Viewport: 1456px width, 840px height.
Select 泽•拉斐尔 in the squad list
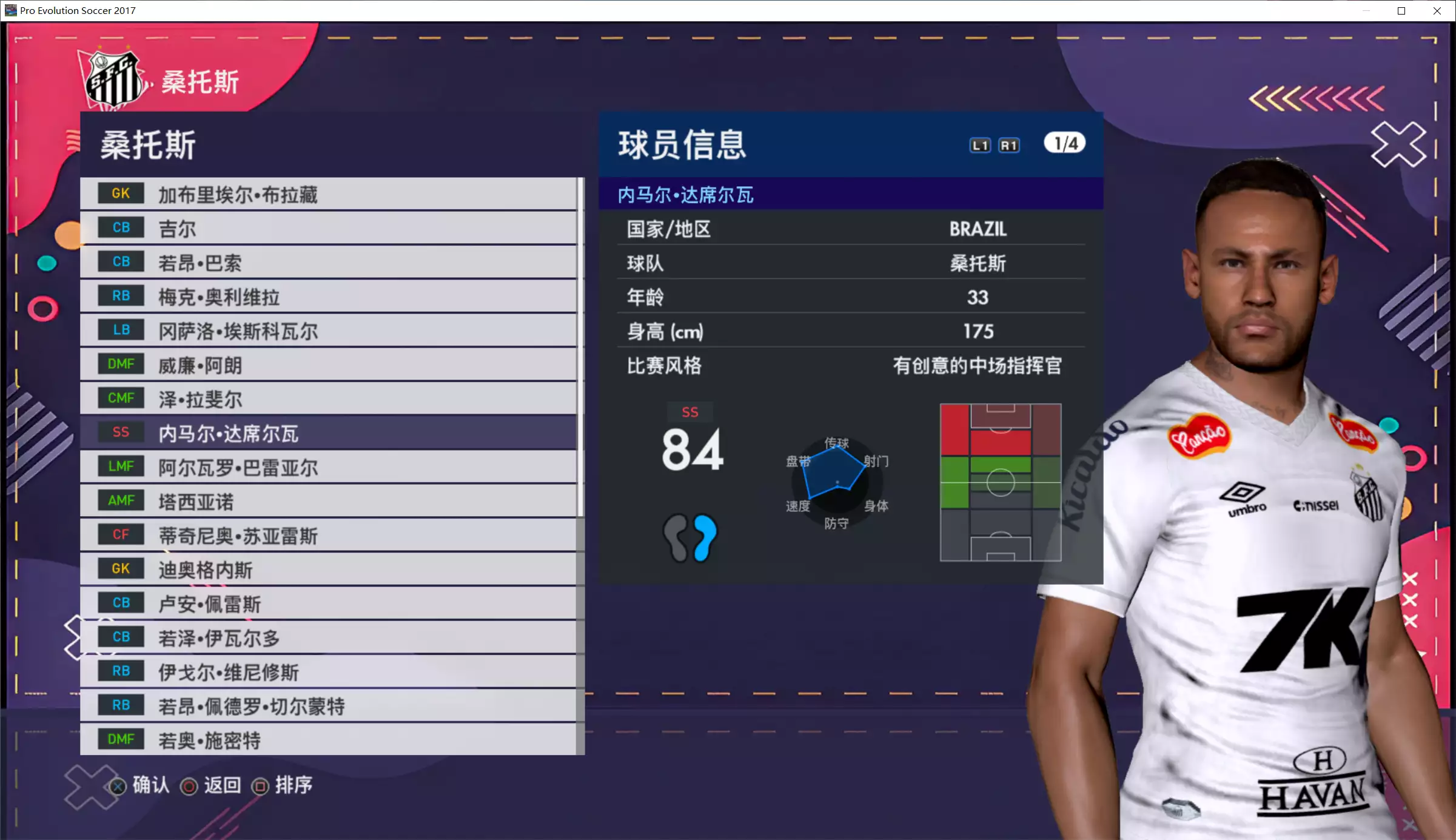327,398
